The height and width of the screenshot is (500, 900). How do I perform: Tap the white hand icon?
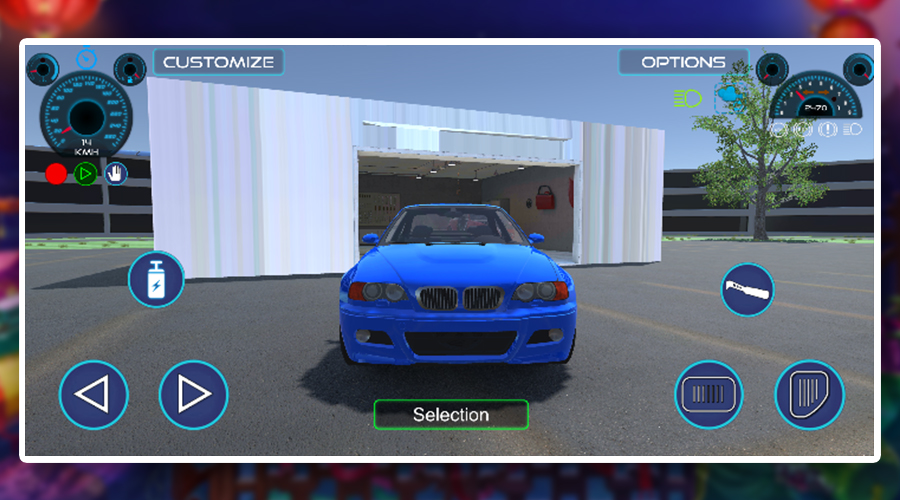117,174
